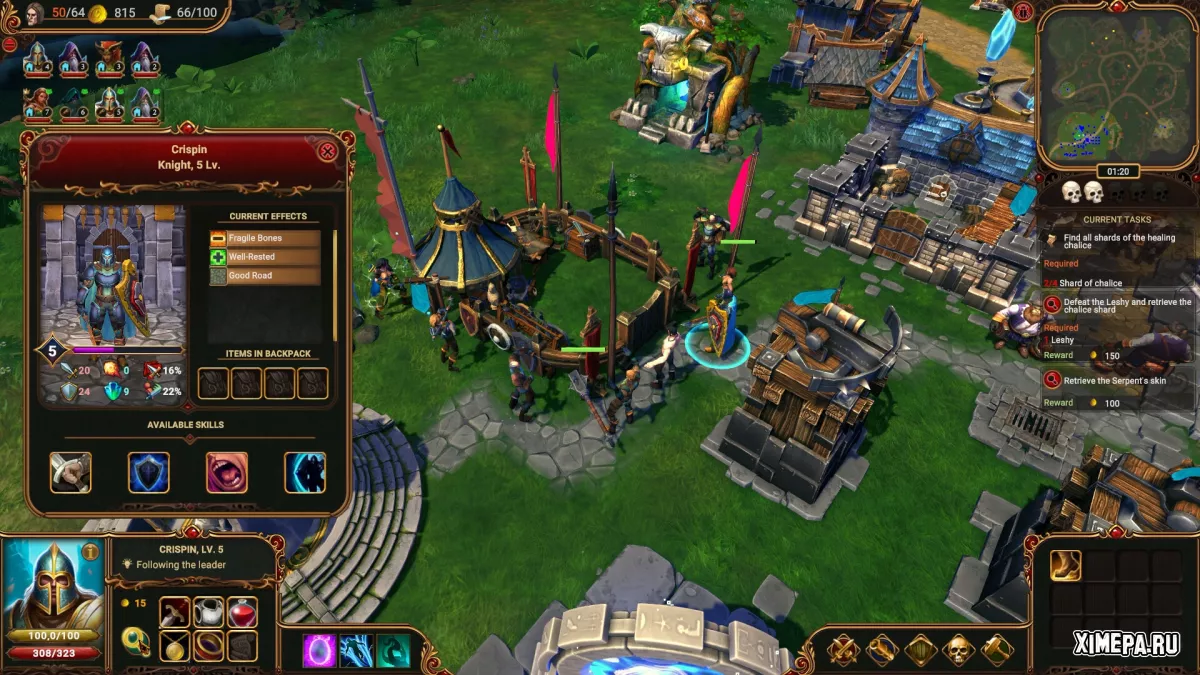Choose the shouting mouth skill icon

[227, 473]
